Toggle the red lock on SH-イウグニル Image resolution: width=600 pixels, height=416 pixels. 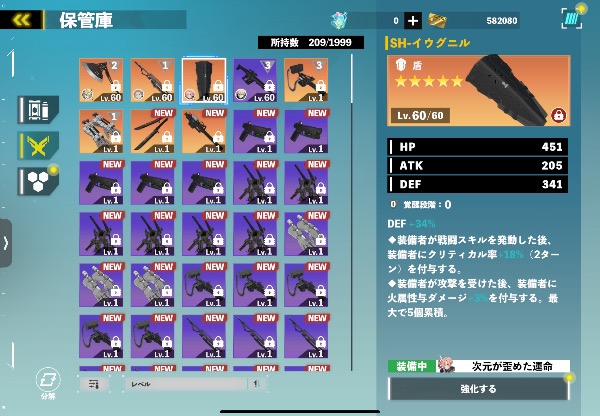point(557,114)
